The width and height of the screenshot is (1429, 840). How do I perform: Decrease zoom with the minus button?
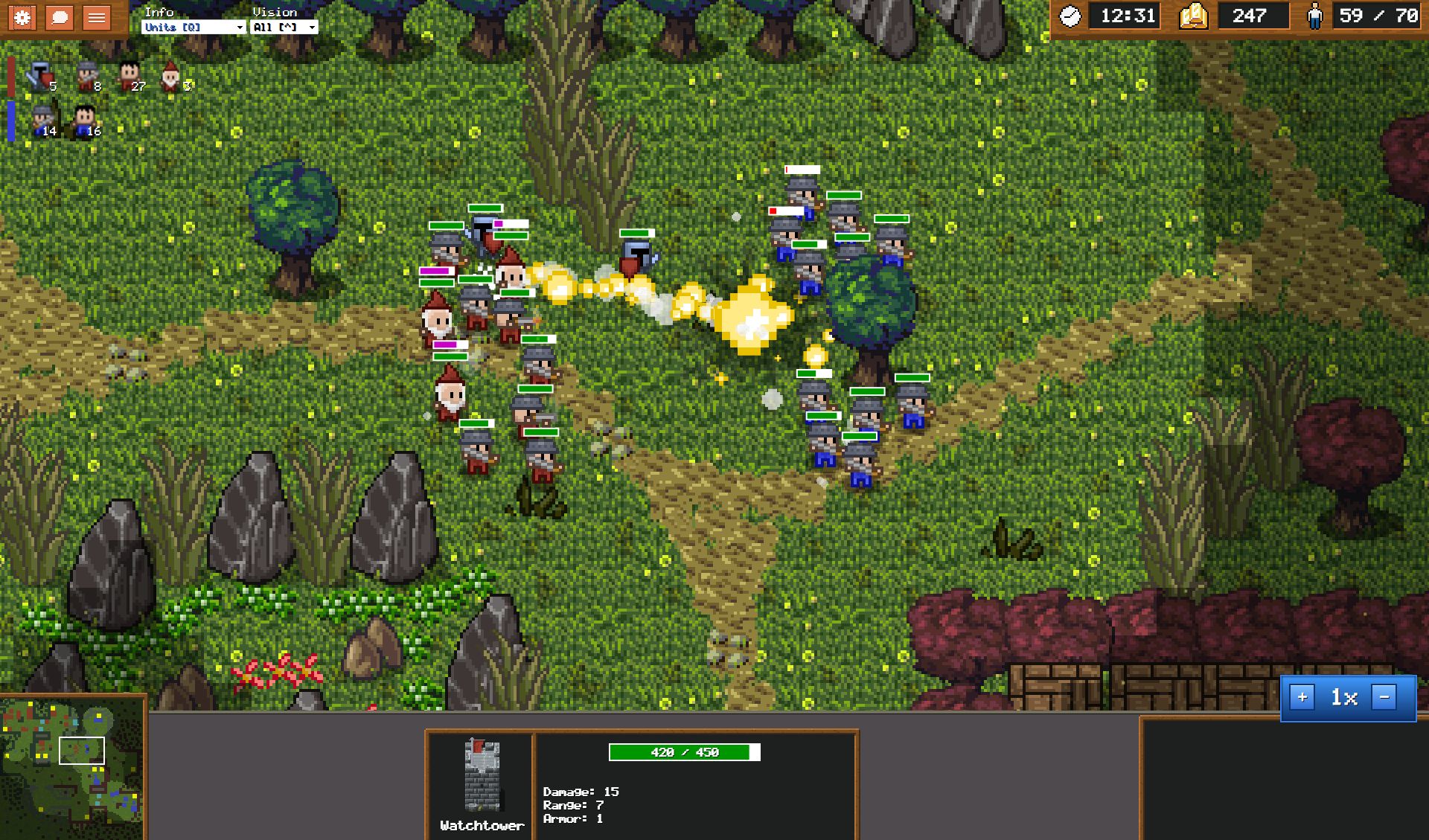point(1384,698)
